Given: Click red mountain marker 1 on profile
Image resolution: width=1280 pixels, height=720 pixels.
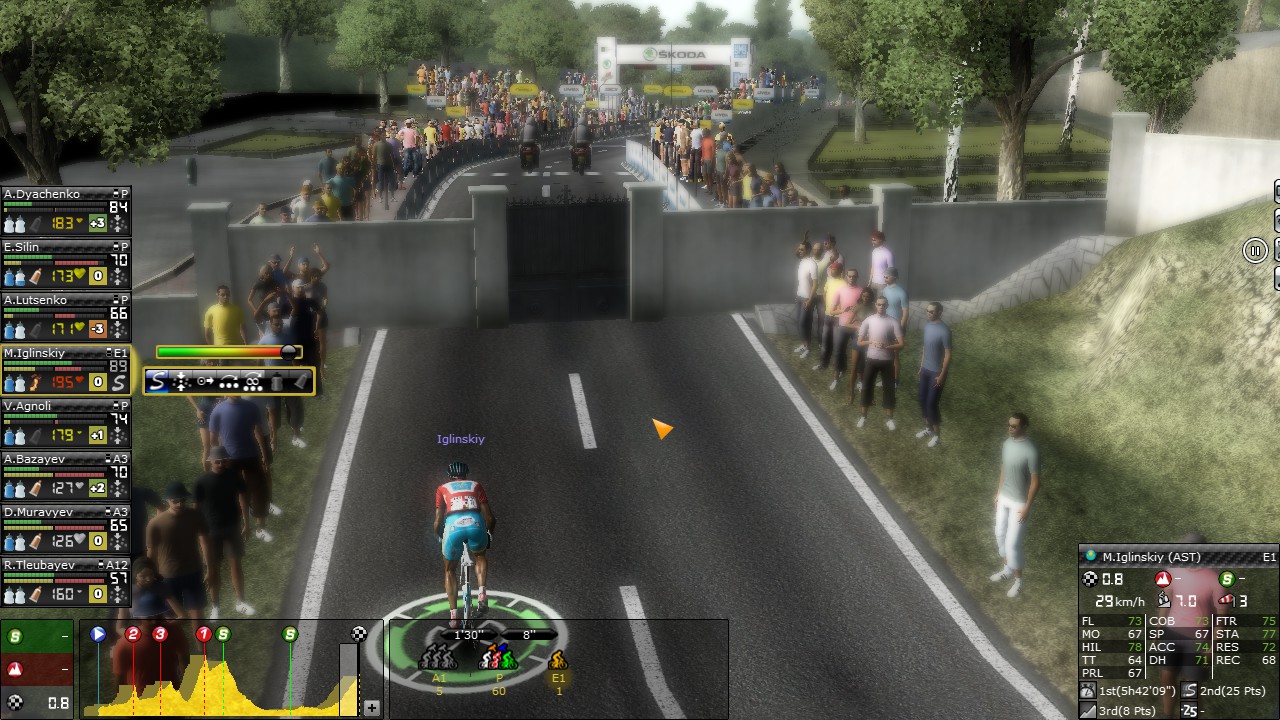Looking at the screenshot, I should [204, 634].
